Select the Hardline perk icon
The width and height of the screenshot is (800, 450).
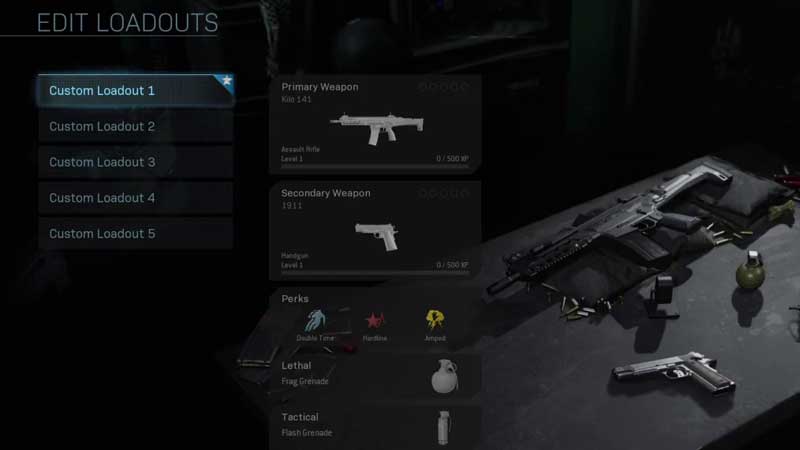point(375,321)
